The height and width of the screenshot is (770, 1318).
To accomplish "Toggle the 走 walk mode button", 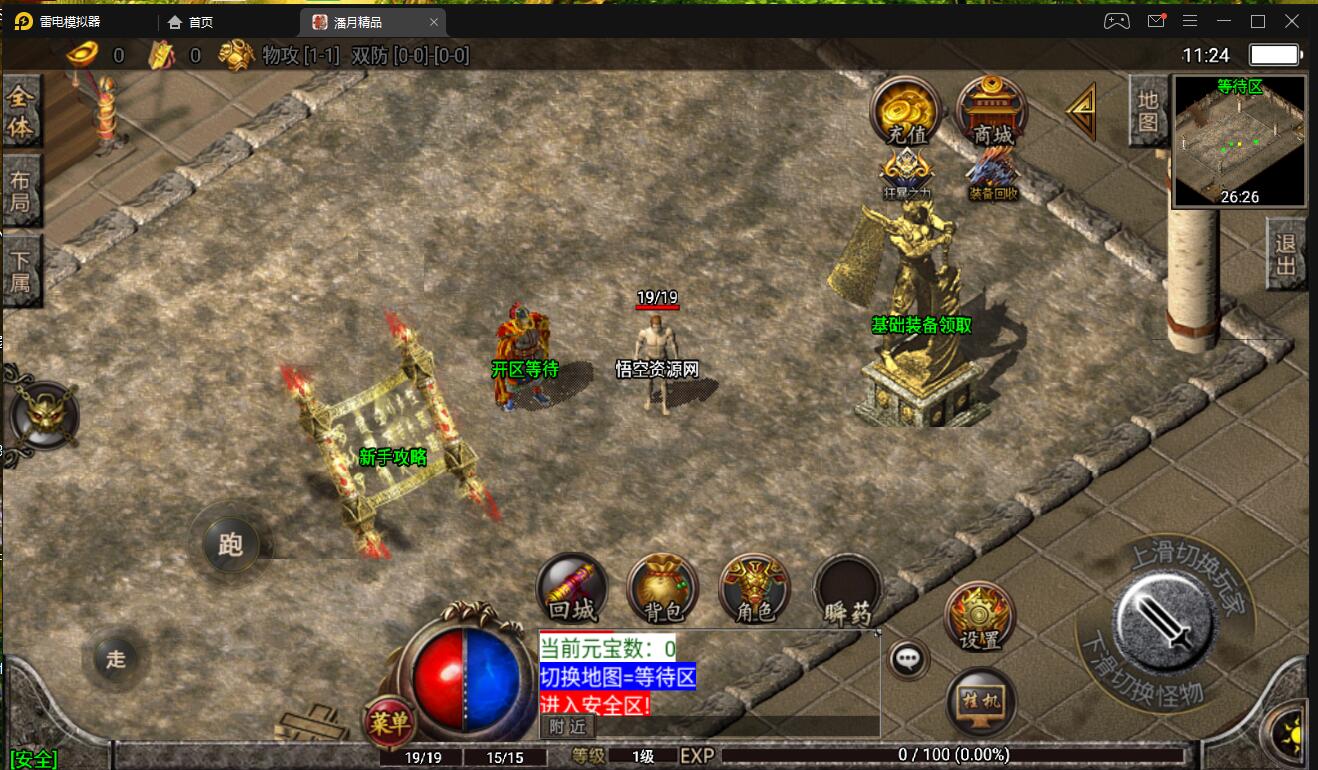I will [x=116, y=658].
